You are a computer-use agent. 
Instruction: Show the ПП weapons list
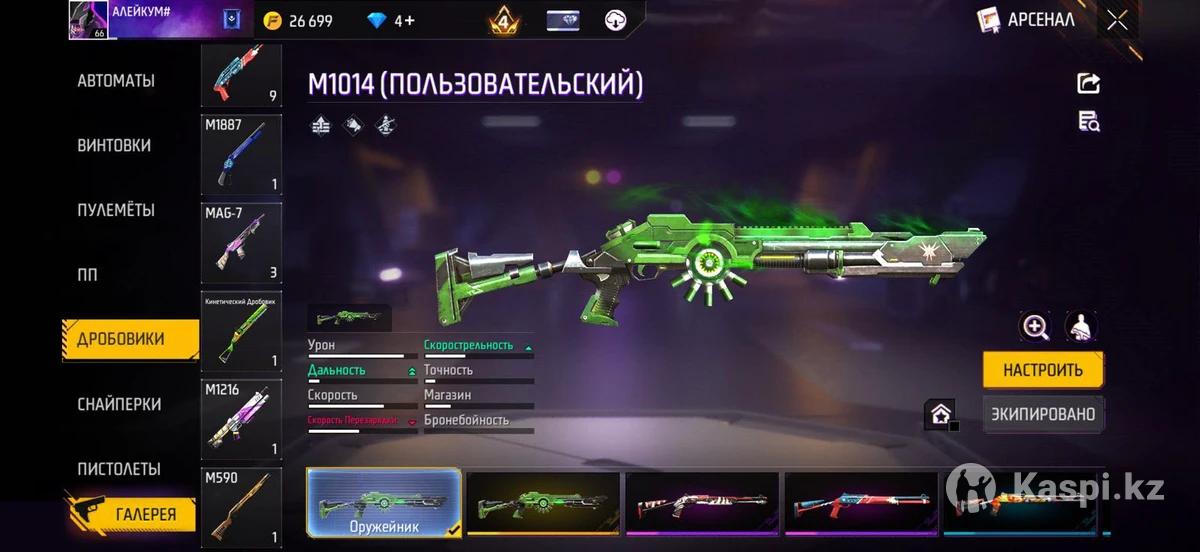click(88, 274)
